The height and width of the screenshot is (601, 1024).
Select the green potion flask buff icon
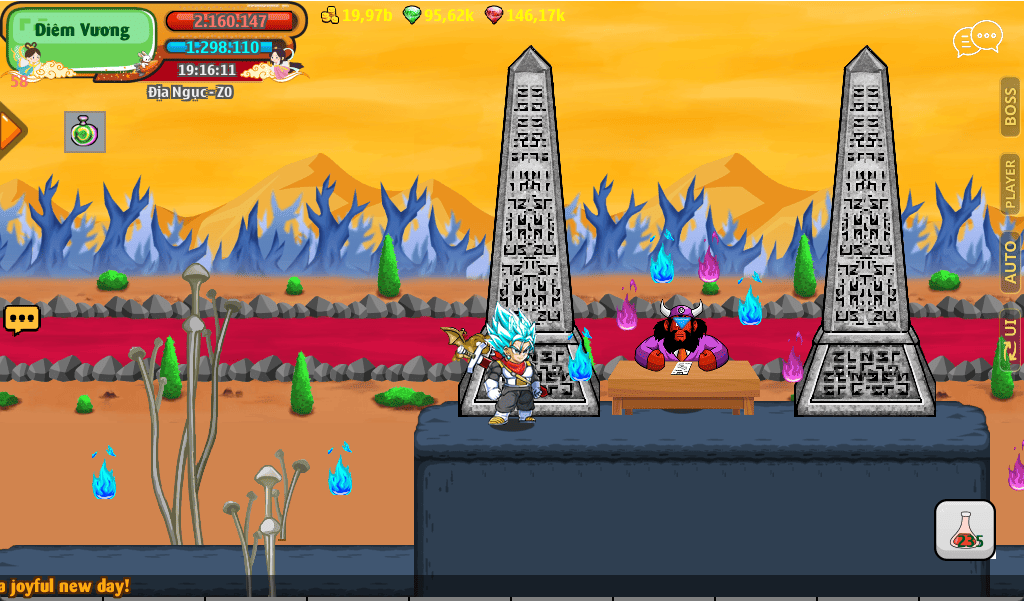click(x=85, y=132)
